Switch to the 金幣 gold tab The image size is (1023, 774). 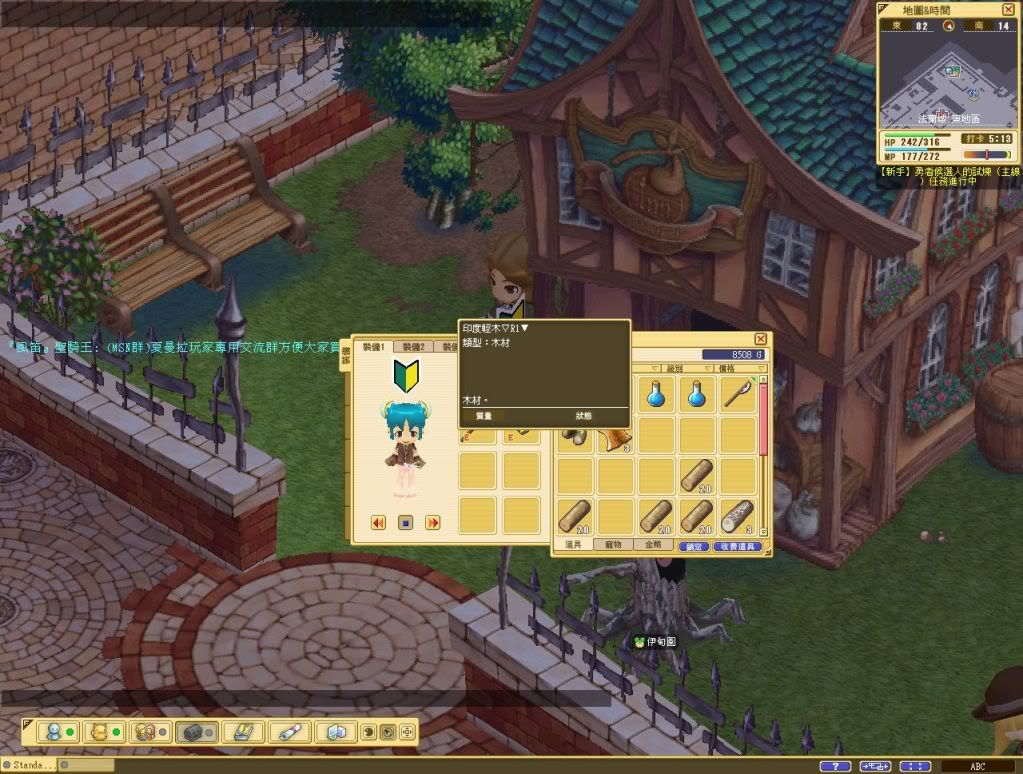click(x=652, y=546)
